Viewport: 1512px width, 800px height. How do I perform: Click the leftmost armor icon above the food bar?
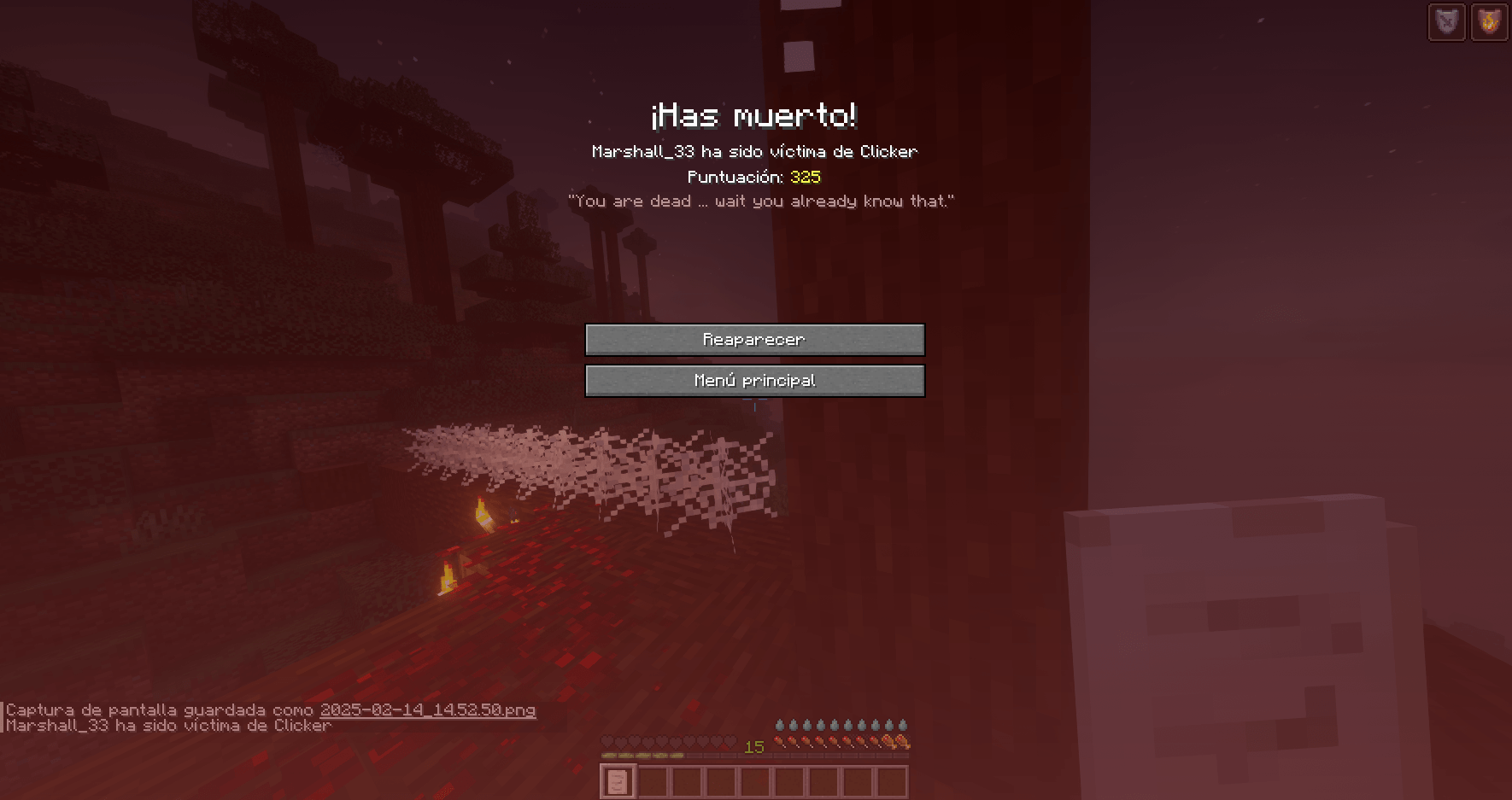[x=779, y=724]
